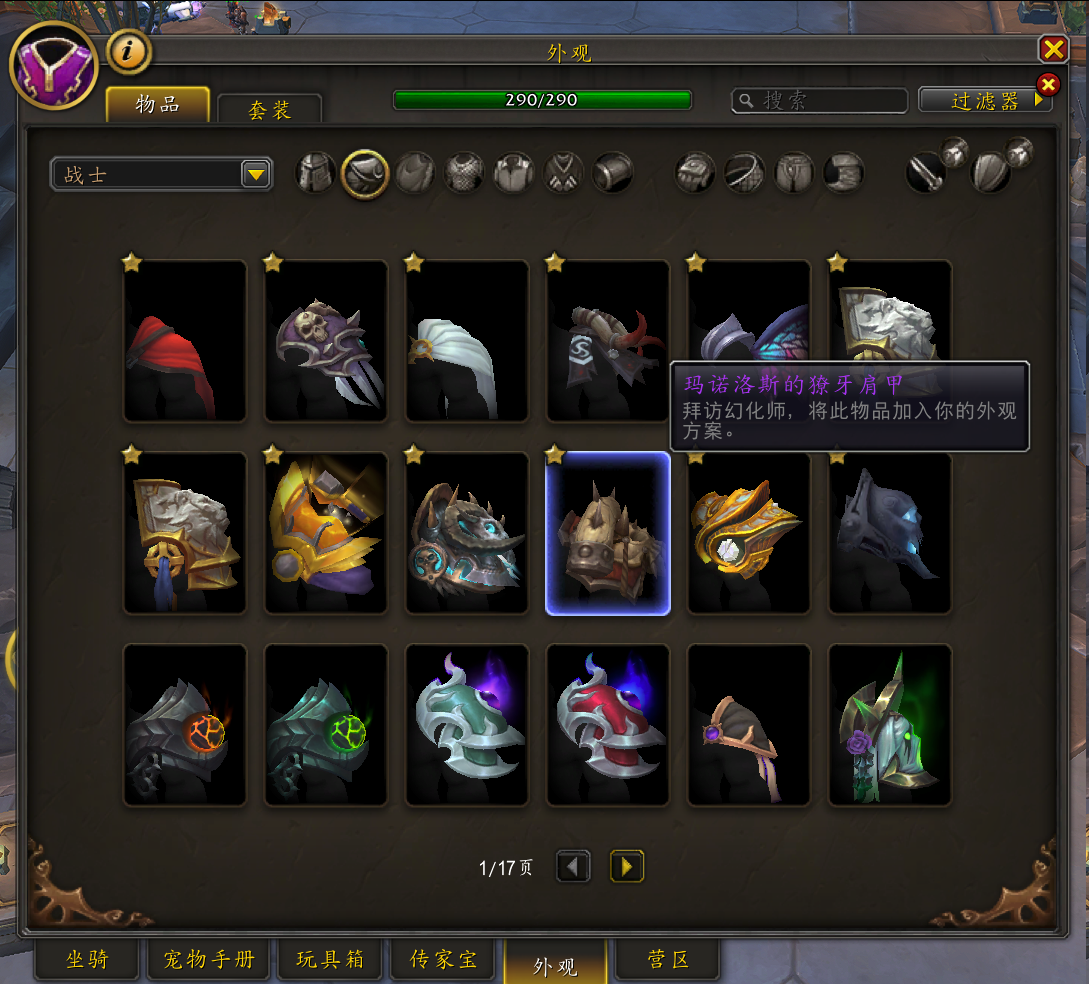Open the 战士 class dropdown
The height and width of the screenshot is (984, 1089).
pyautogui.click(x=256, y=175)
